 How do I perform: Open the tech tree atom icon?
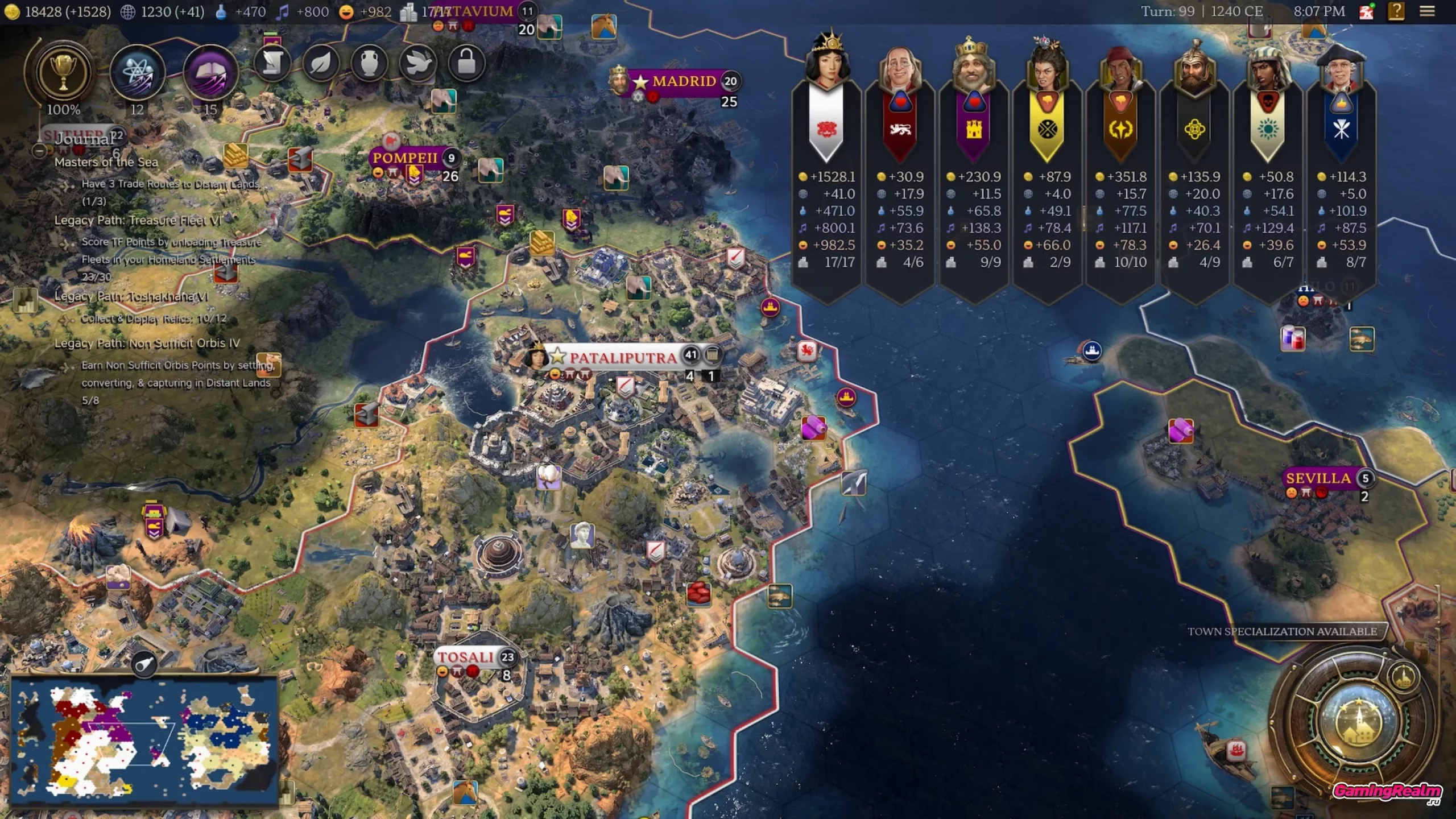coord(137,73)
